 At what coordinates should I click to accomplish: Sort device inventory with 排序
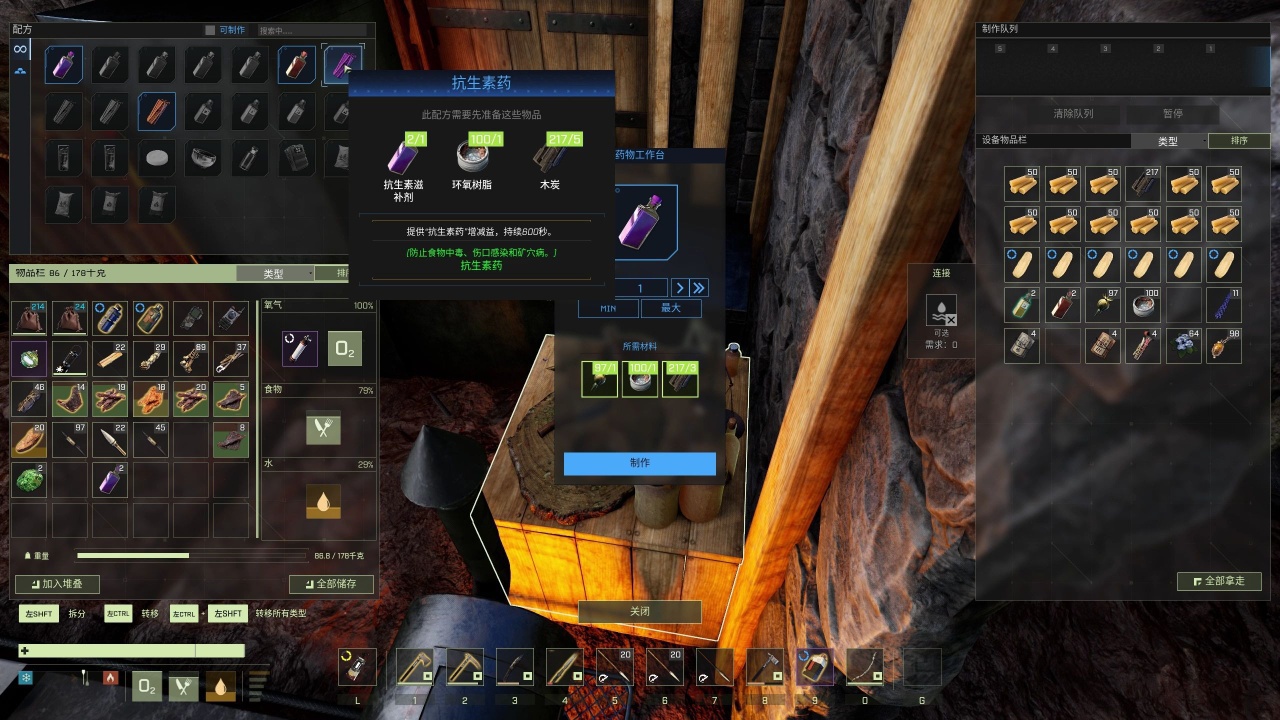1239,141
